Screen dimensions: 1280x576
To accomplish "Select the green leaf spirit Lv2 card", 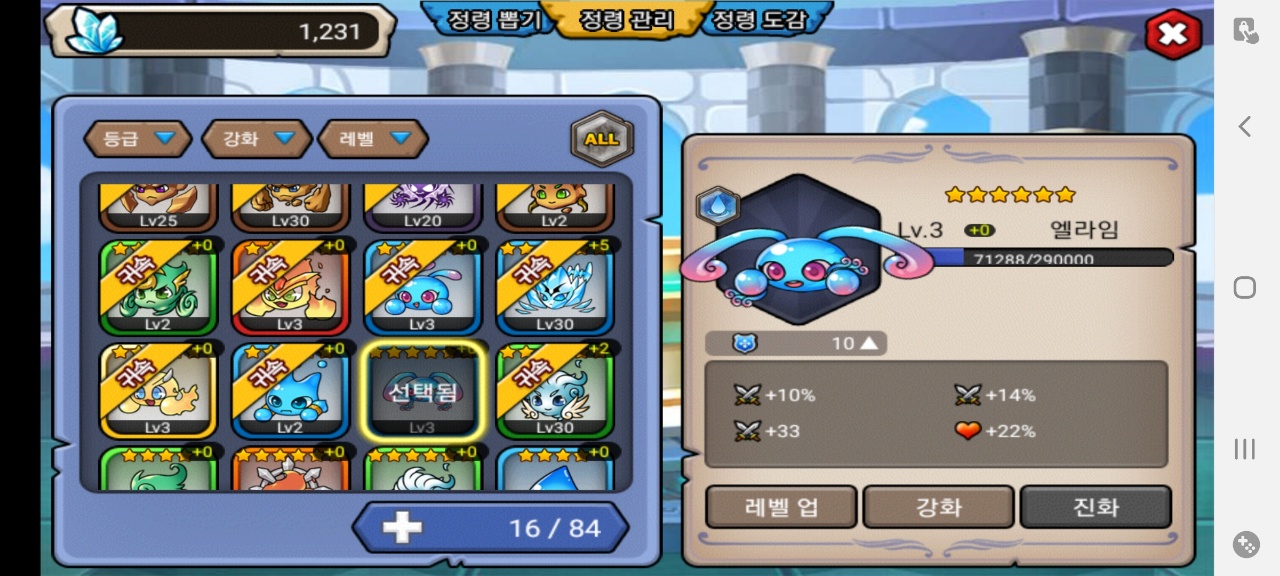I will click(158, 287).
